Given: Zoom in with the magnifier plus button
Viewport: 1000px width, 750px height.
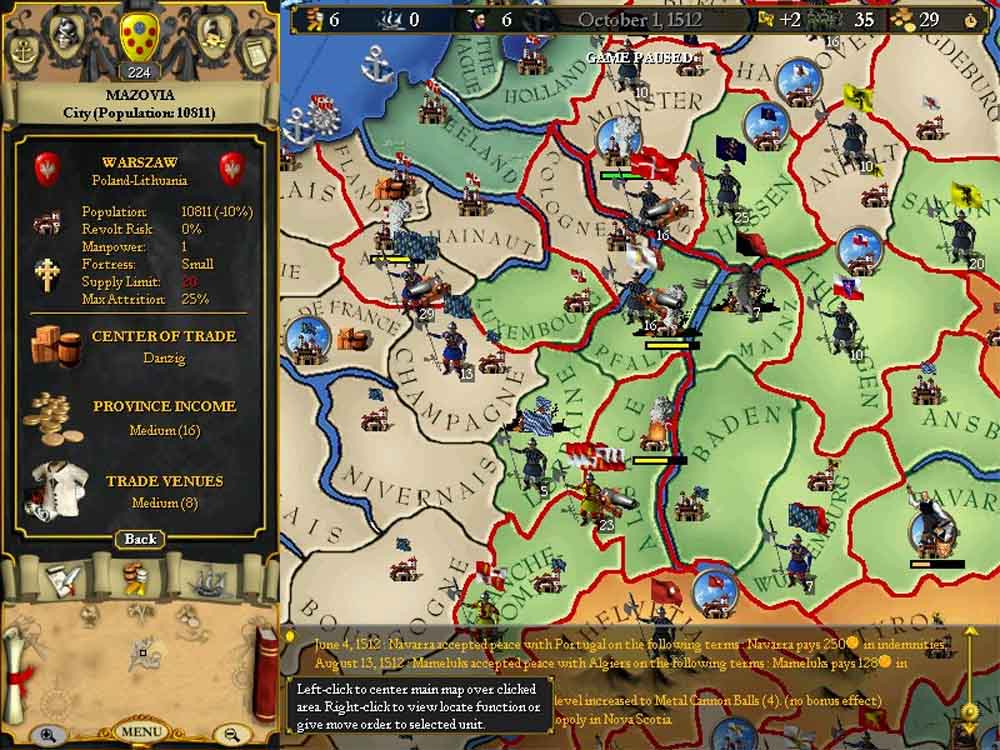Looking at the screenshot, I should pos(48,734).
